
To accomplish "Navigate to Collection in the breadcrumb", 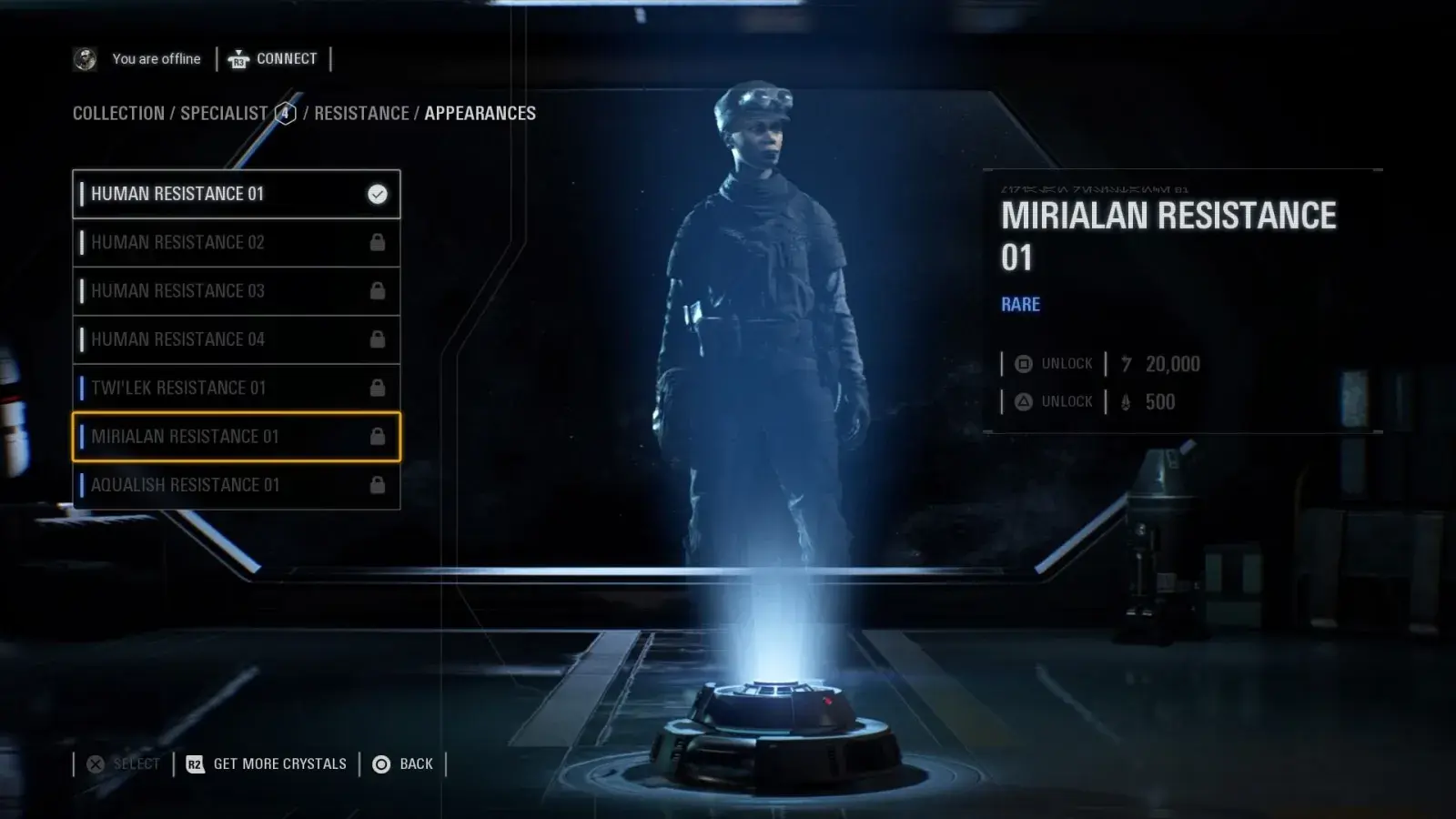I will tap(118, 114).
